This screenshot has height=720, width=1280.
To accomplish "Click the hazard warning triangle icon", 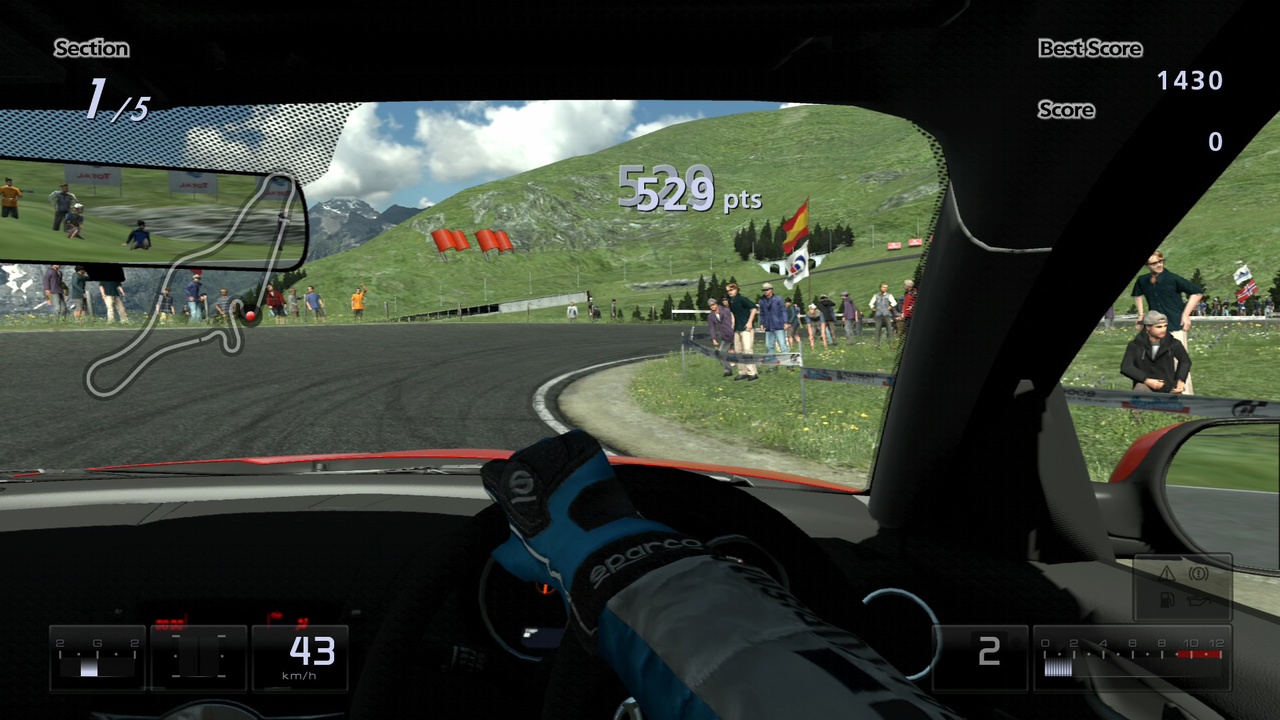I will point(1167,573).
